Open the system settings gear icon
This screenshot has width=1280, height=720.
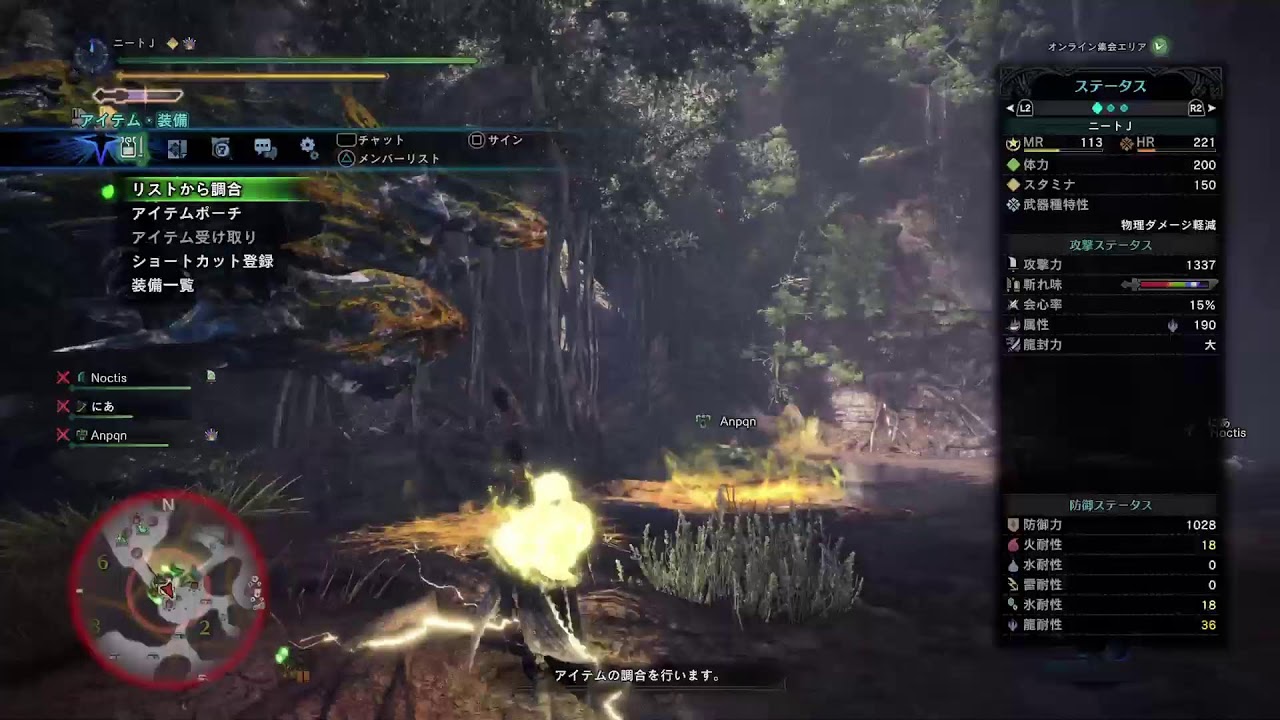click(x=308, y=146)
